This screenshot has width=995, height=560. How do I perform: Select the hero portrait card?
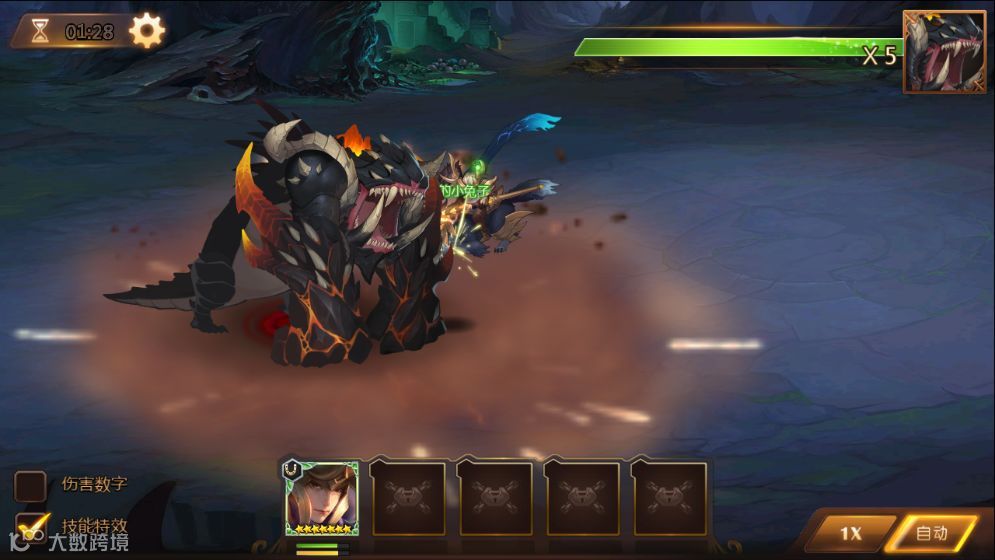[x=322, y=498]
